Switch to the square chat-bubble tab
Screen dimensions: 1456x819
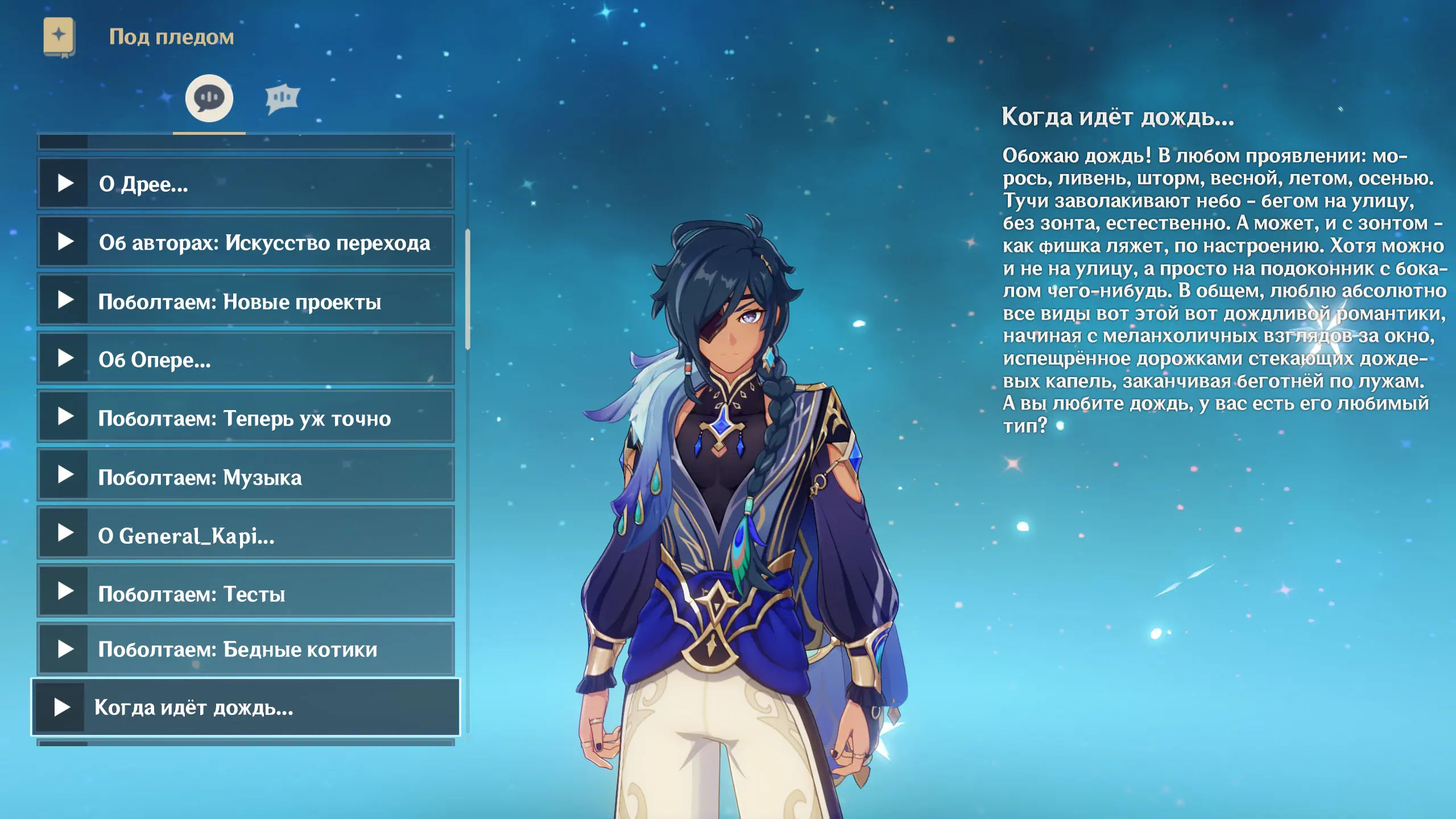click(x=282, y=98)
